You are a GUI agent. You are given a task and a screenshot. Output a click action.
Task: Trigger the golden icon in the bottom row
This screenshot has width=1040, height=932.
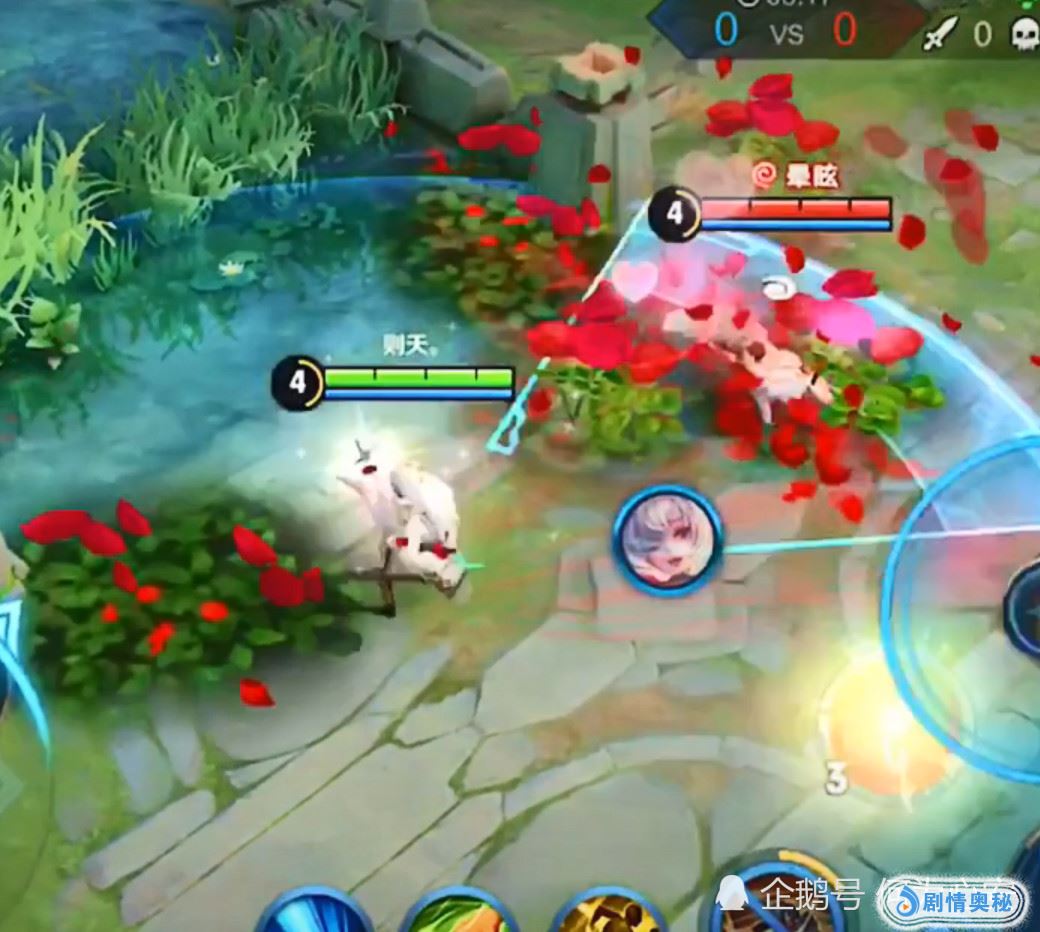(607, 914)
